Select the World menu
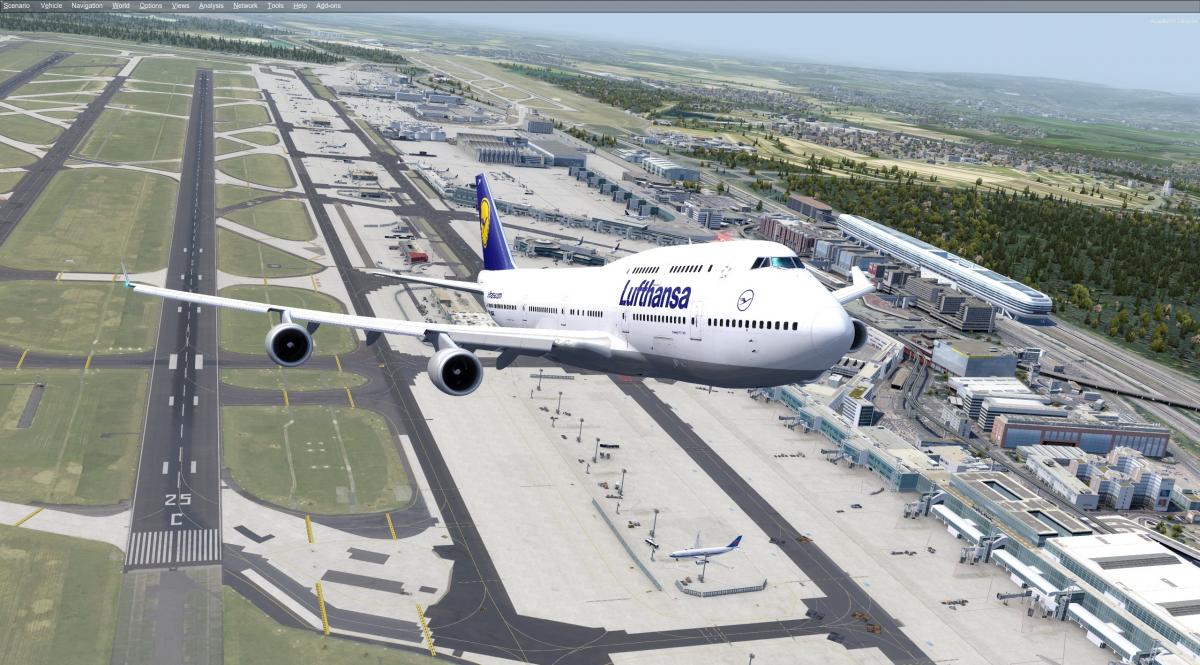Image resolution: width=1200 pixels, height=665 pixels. click(x=121, y=6)
